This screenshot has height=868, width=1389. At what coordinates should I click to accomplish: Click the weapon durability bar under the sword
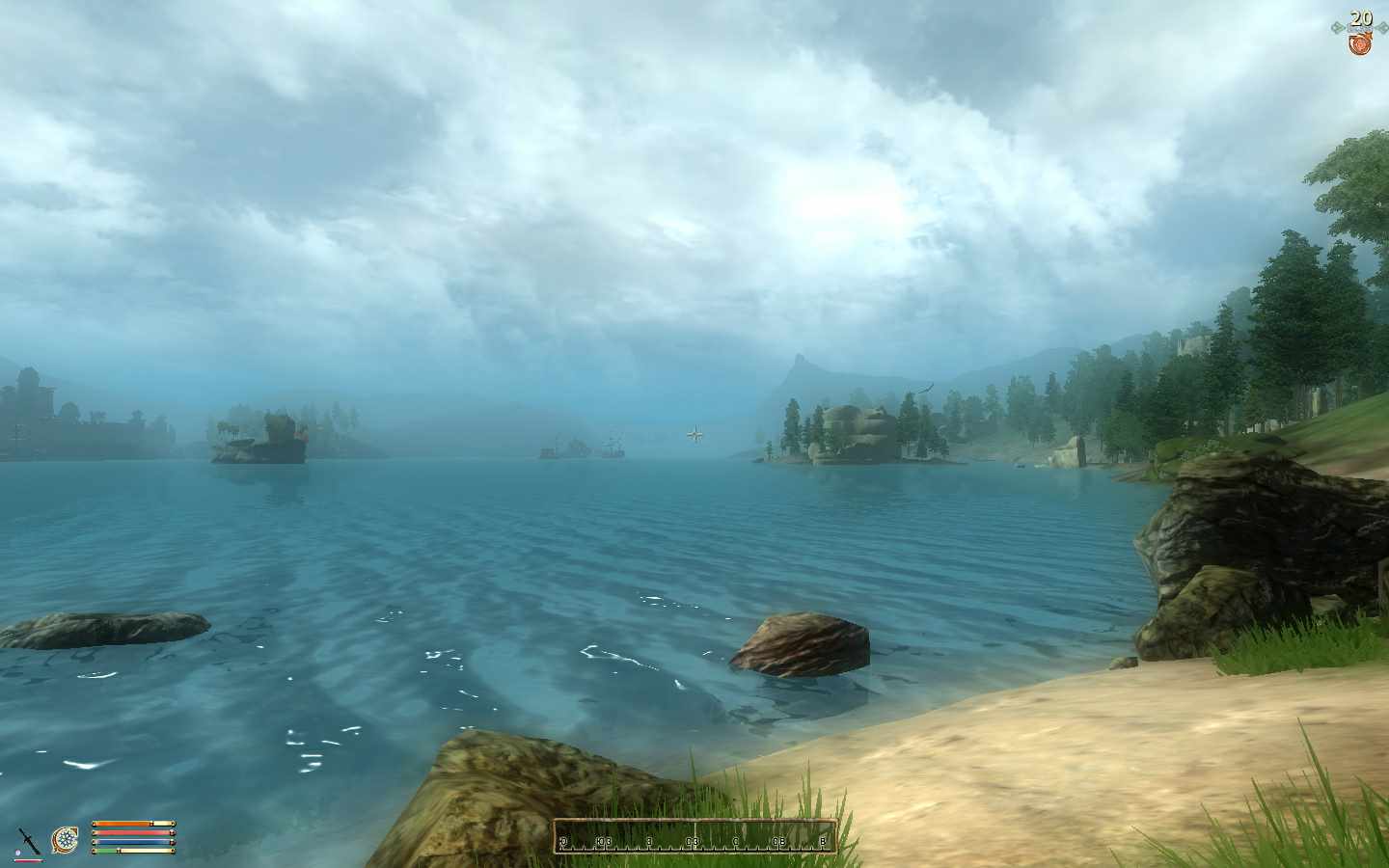tap(29, 860)
